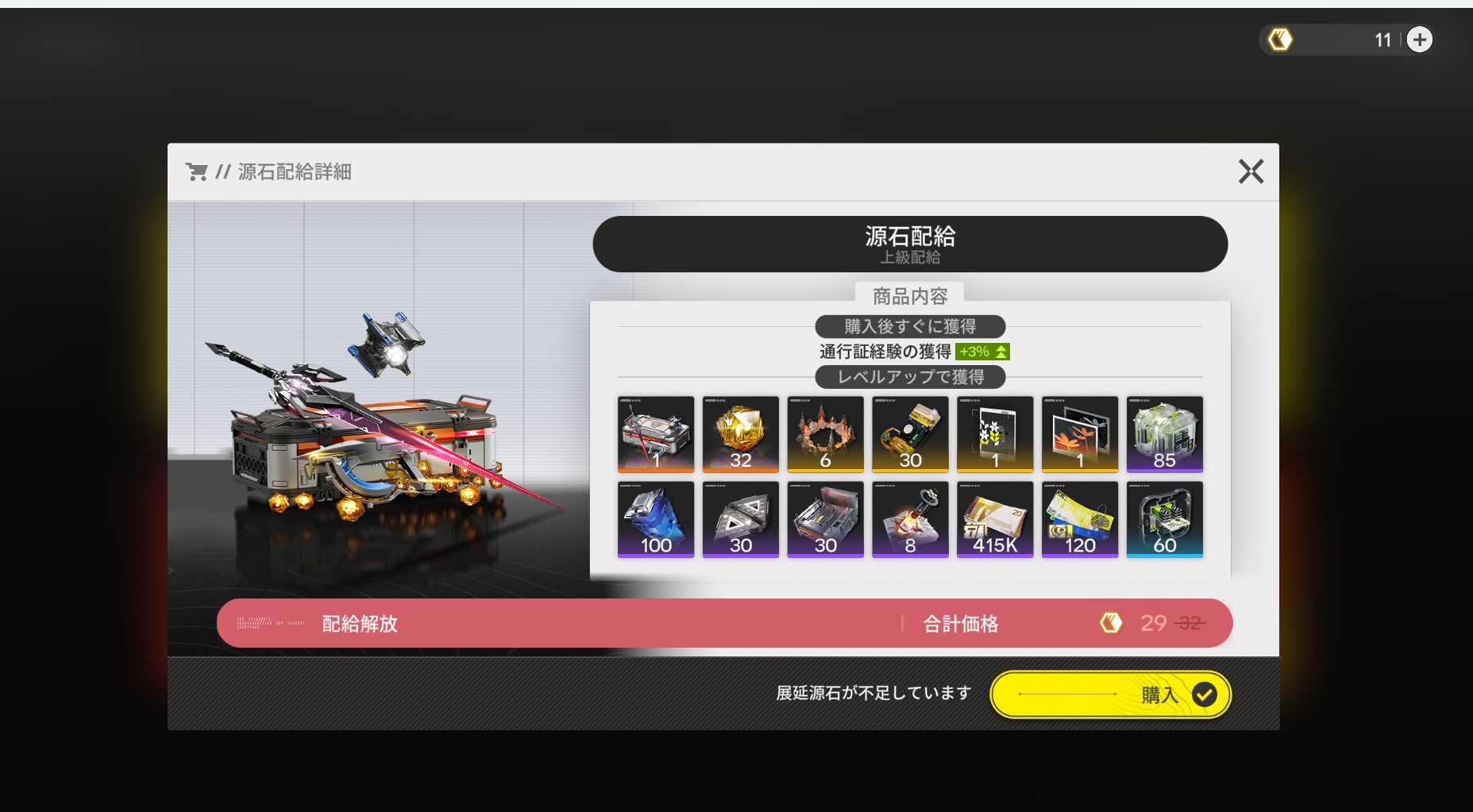
Task: Select the green canister reward showing 85
Action: pos(1164,434)
